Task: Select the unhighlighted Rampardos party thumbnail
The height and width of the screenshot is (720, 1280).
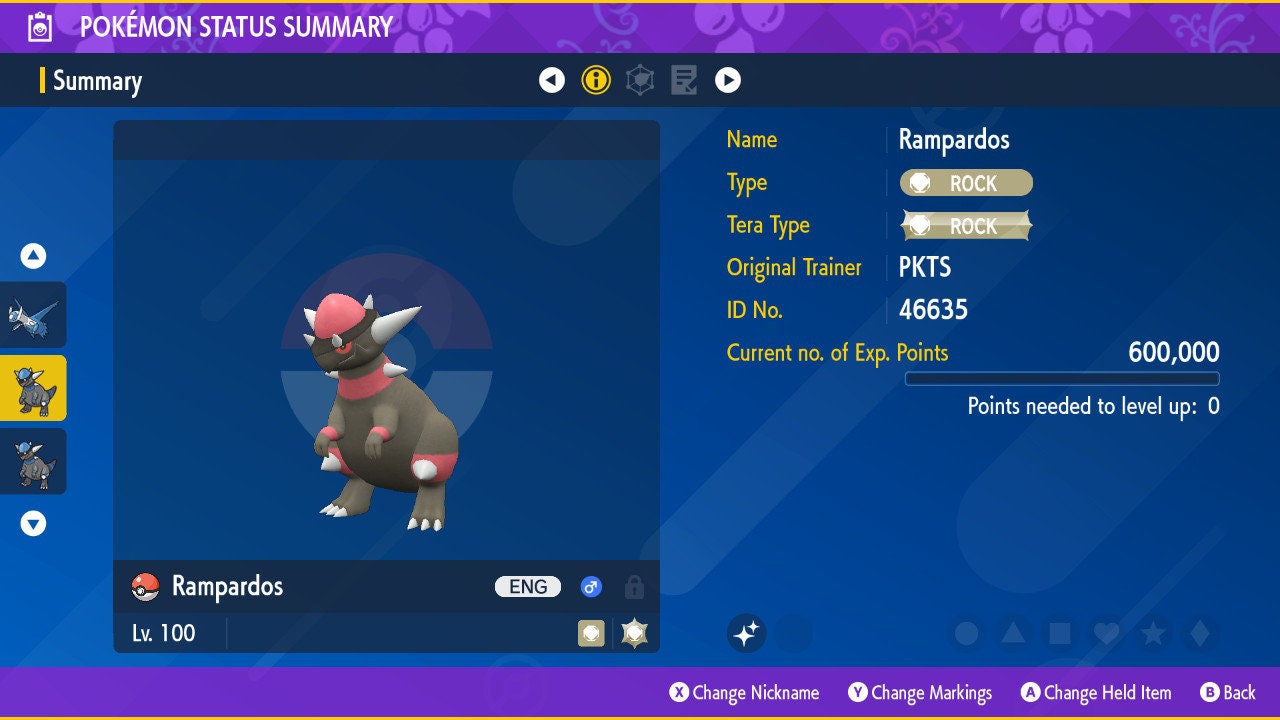Action: point(33,461)
